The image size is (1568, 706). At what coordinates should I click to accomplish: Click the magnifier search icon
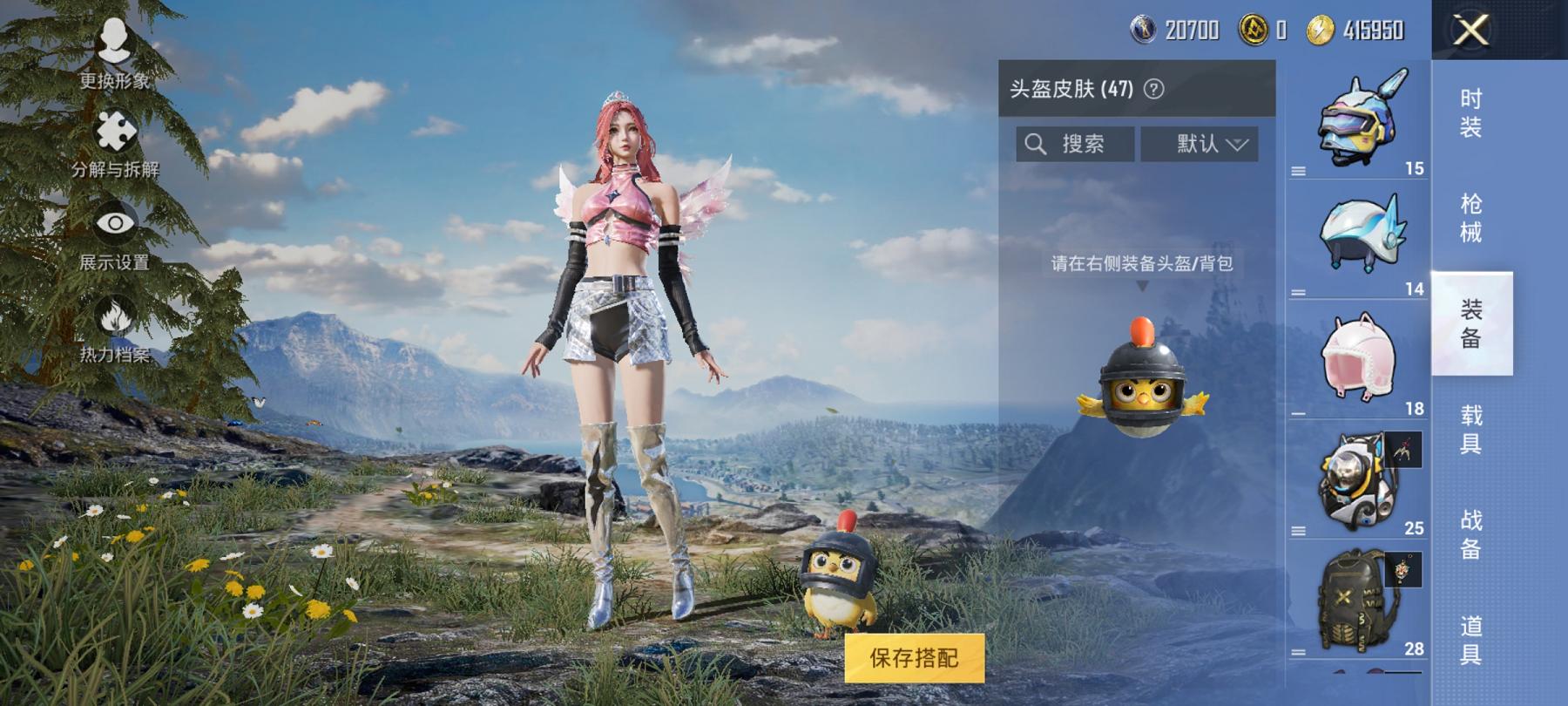(1037, 143)
